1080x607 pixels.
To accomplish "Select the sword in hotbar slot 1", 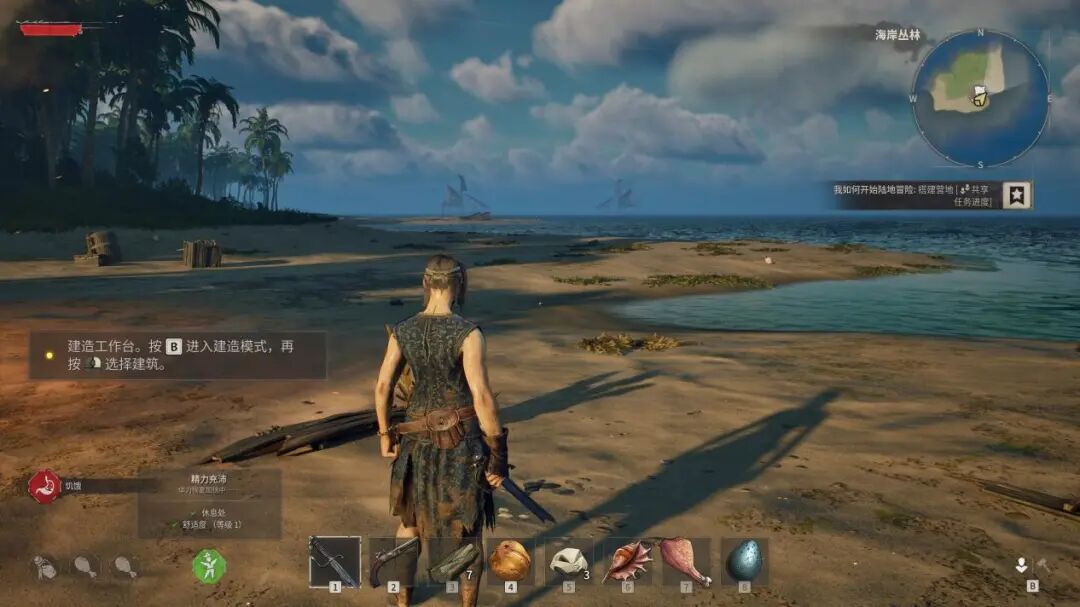I will click(334, 561).
